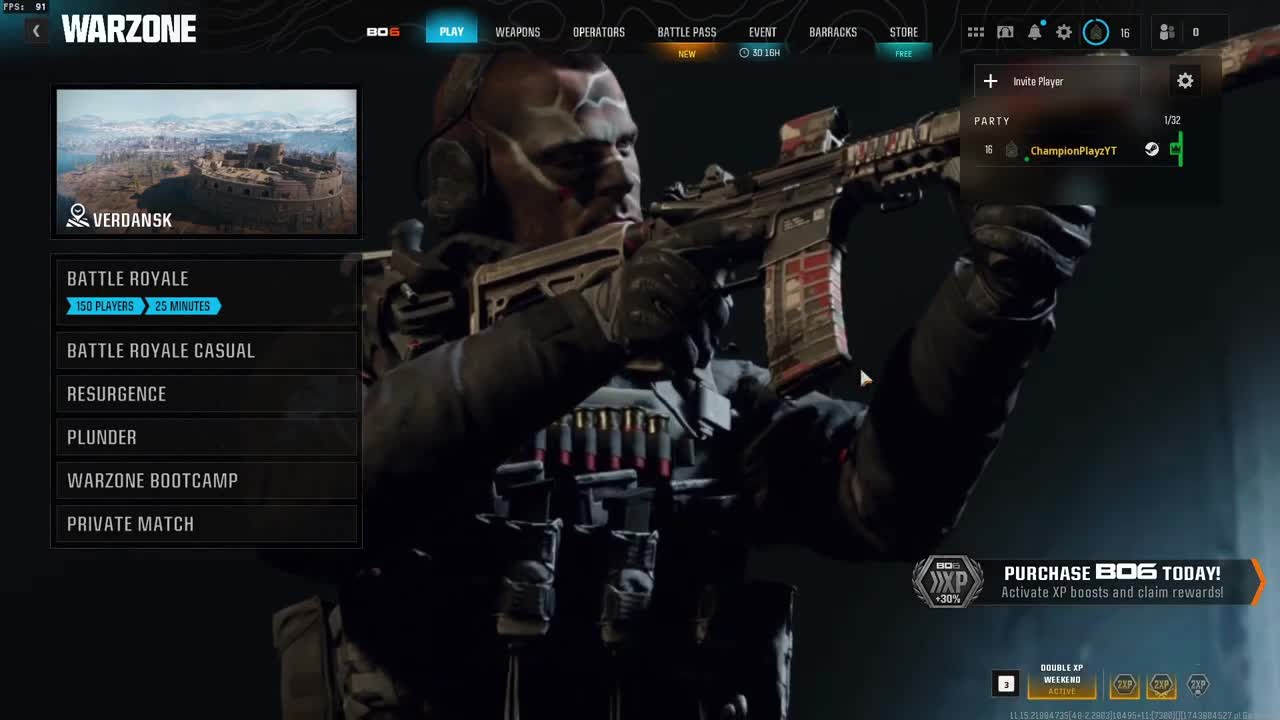This screenshot has width=1280, height=720.
Task: Click the first 2XP player boost token
Action: click(1124, 685)
